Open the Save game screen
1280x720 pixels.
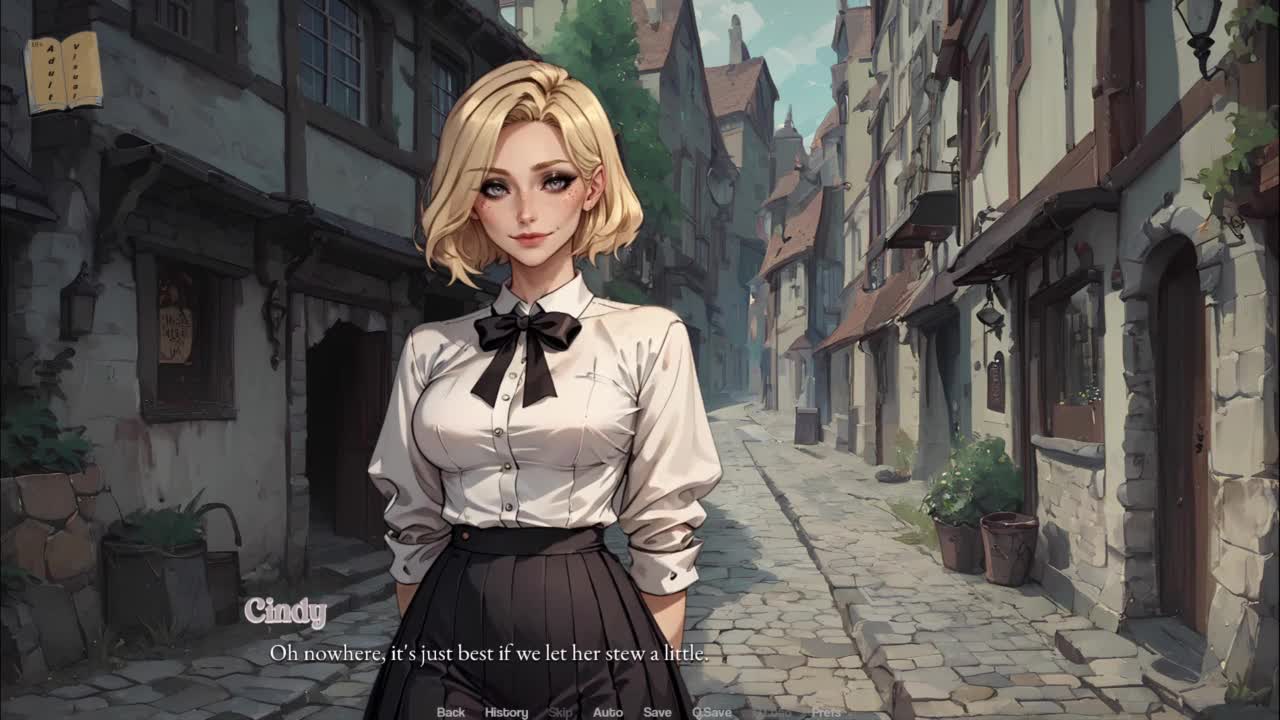click(x=657, y=712)
